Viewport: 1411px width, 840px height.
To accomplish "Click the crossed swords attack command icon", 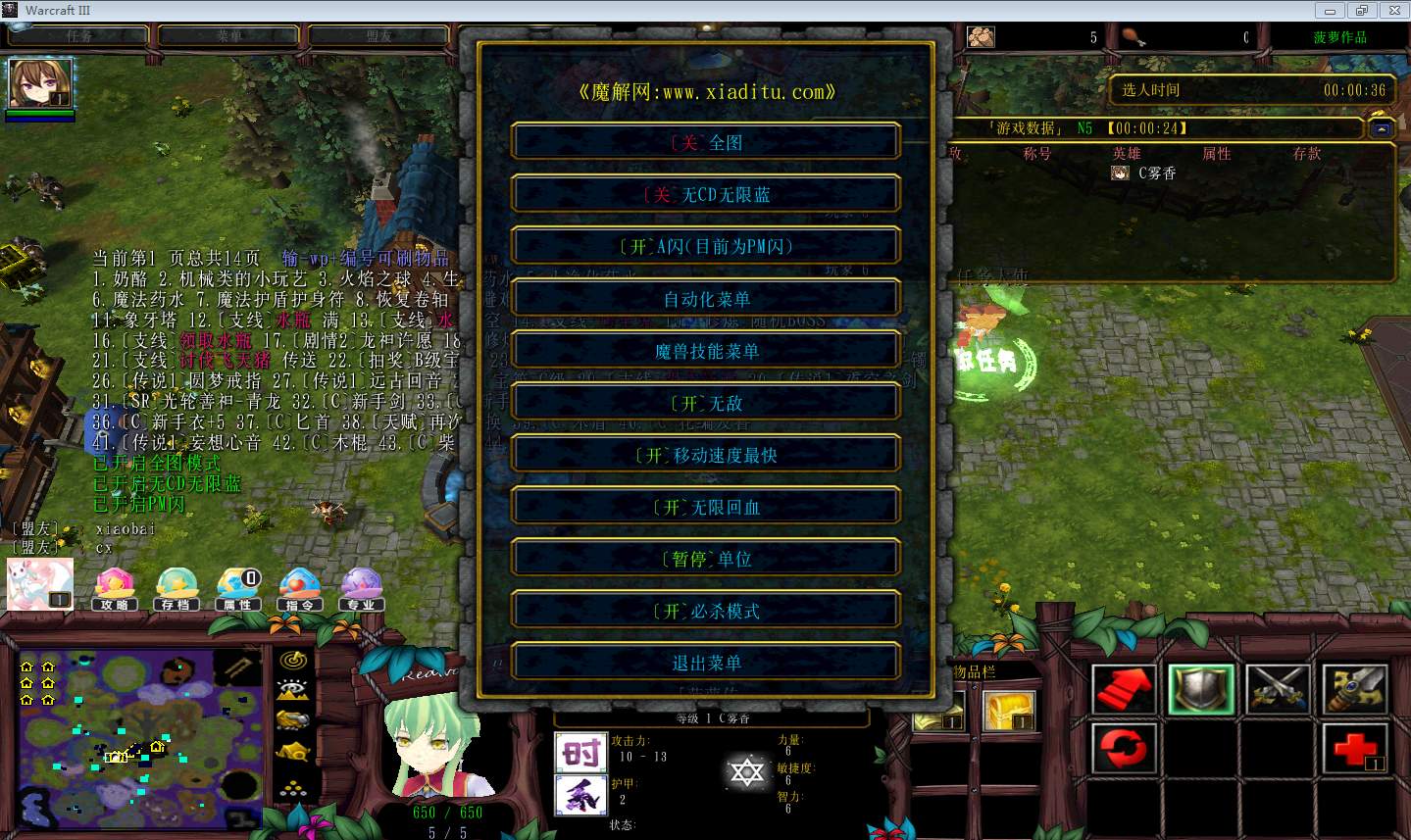I will (x=1279, y=687).
